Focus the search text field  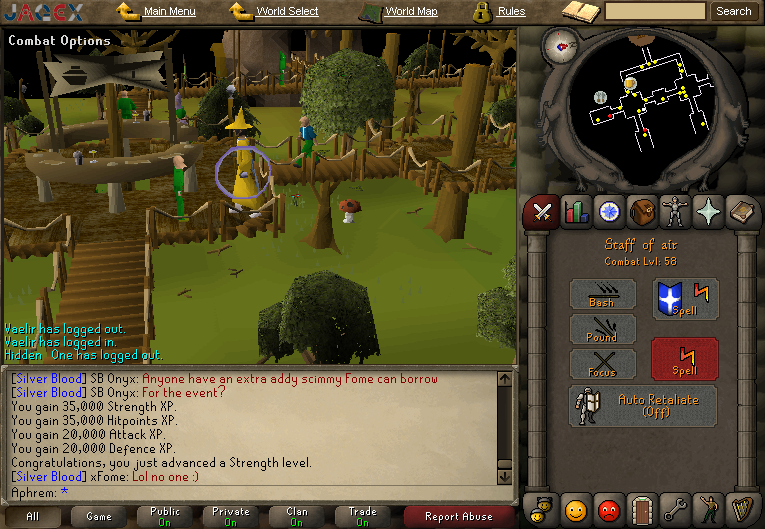(655, 11)
